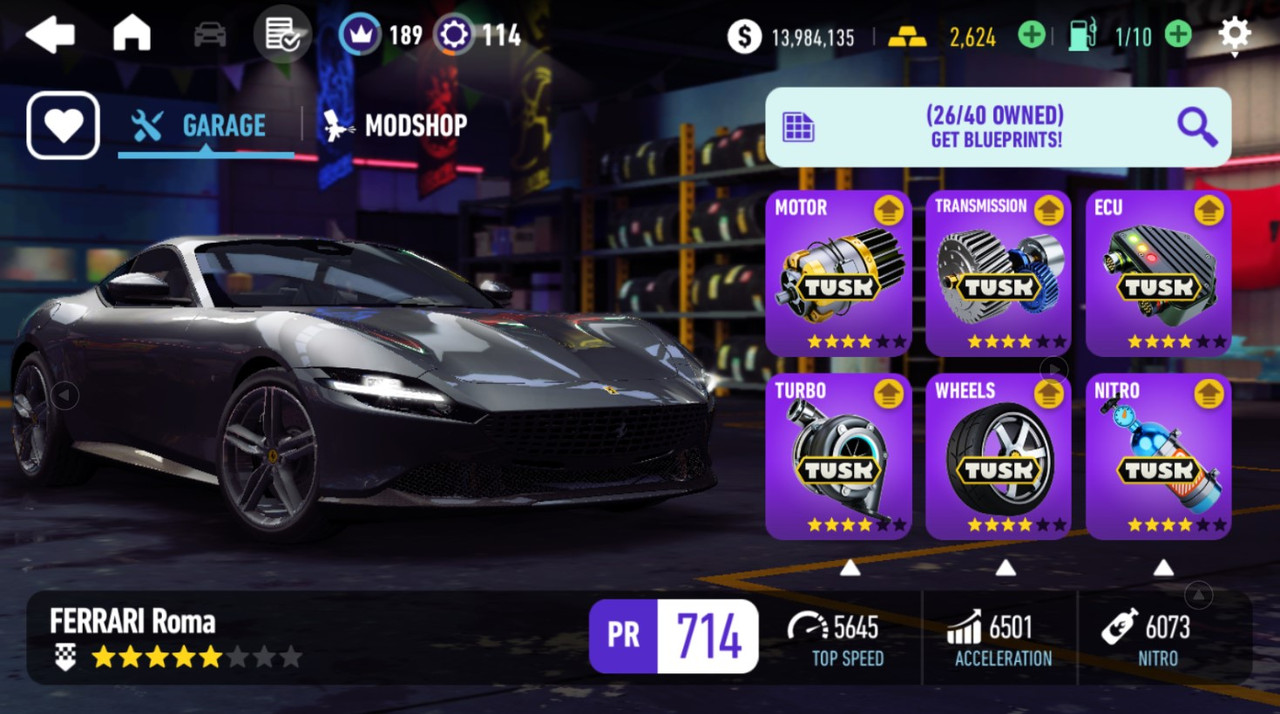Open the Get Blueprints banner

click(997, 127)
